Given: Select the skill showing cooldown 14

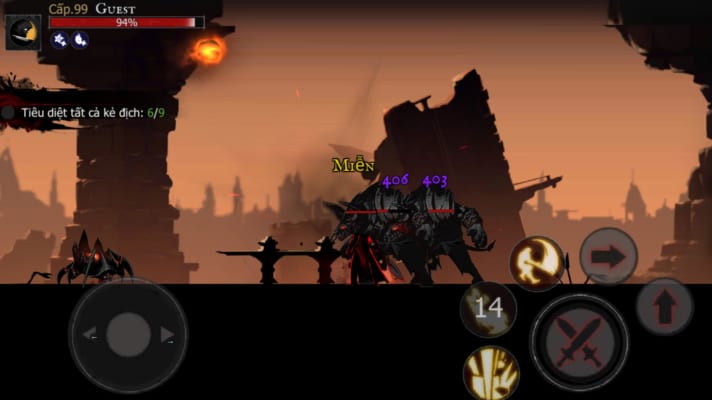Looking at the screenshot, I should click(488, 309).
